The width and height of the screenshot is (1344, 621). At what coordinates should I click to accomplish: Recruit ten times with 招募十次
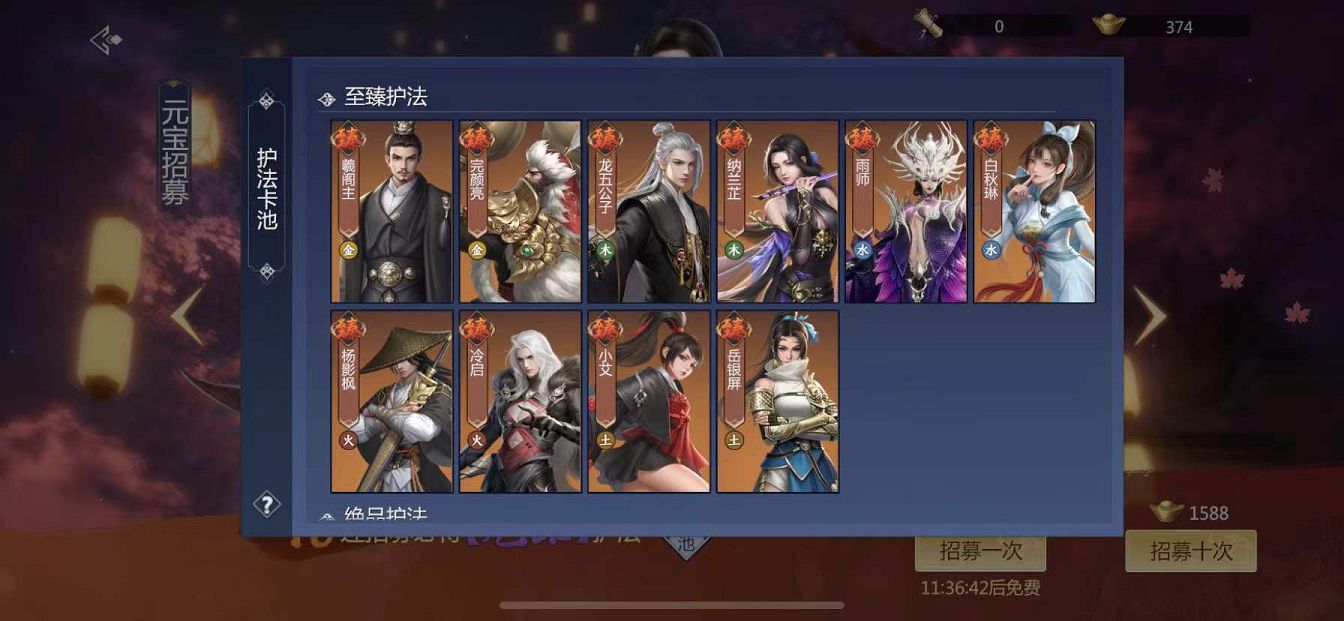coord(1190,551)
